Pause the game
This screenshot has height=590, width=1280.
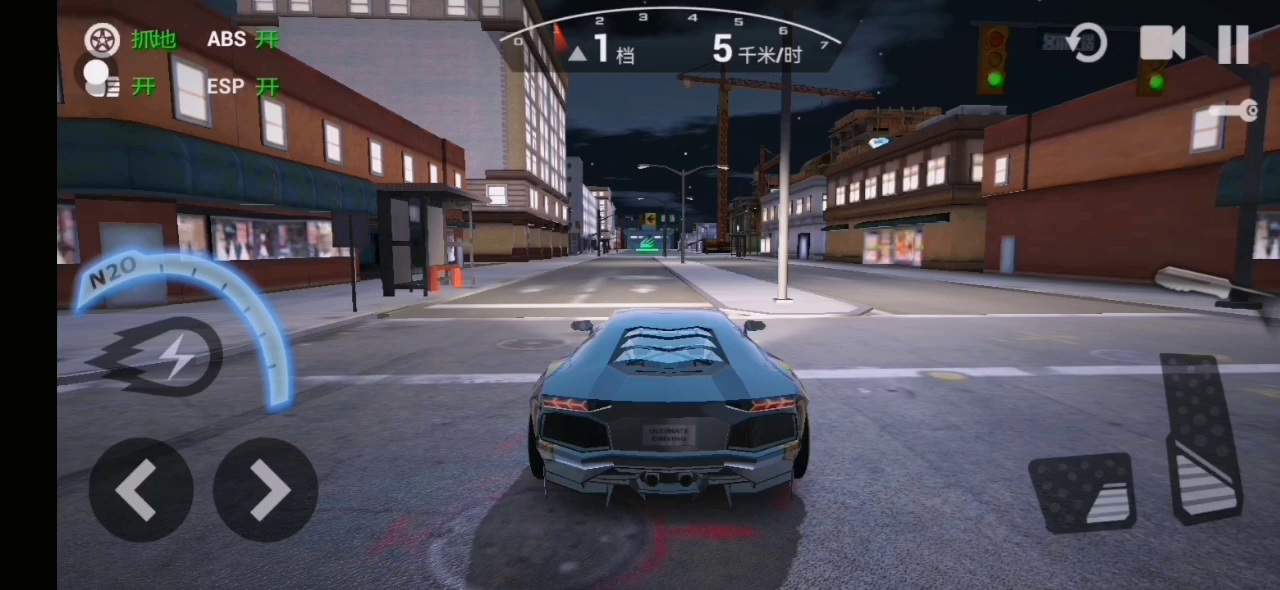coord(1233,44)
